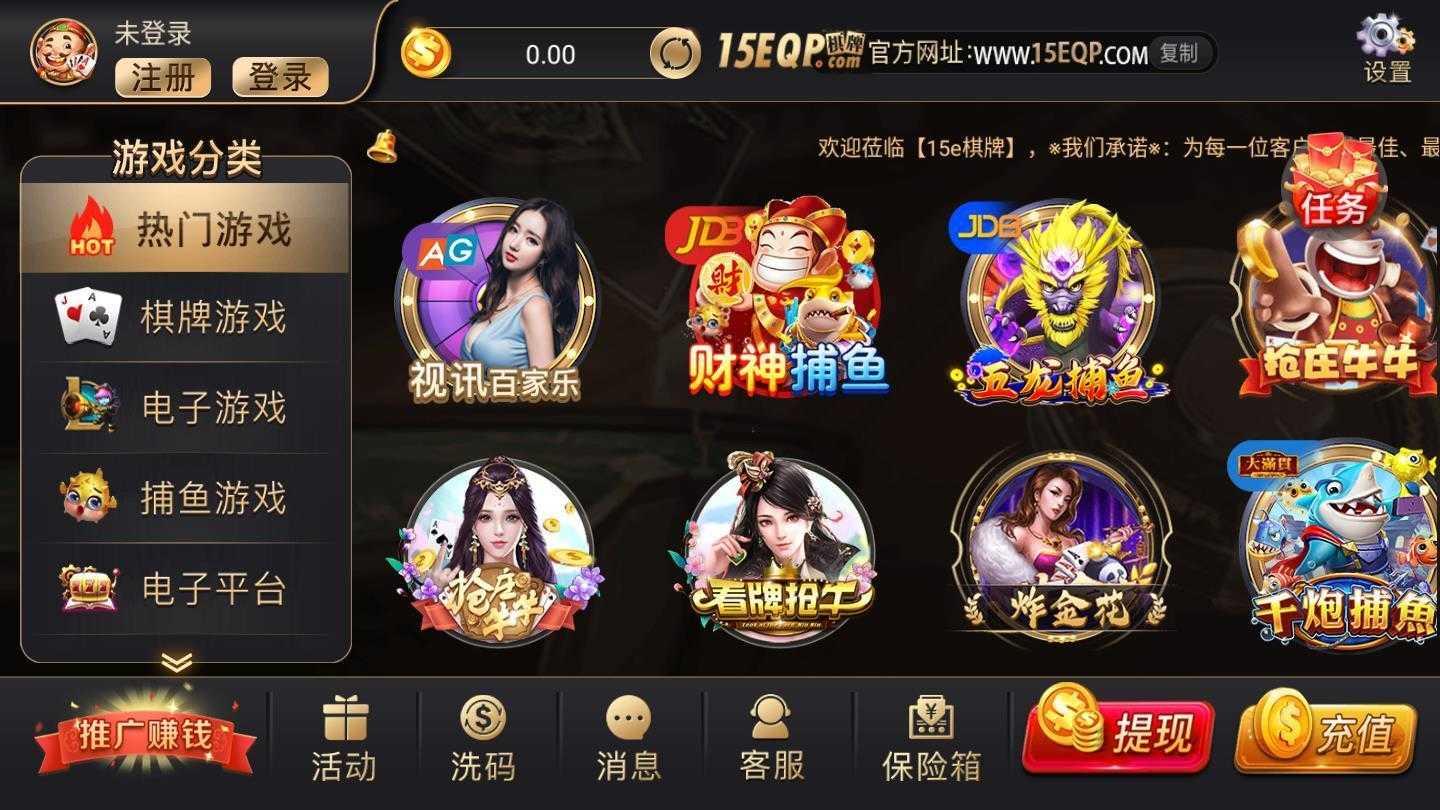Image resolution: width=1440 pixels, height=810 pixels.
Task: Contact 客服 (Customer Service) icon
Action: (769, 730)
